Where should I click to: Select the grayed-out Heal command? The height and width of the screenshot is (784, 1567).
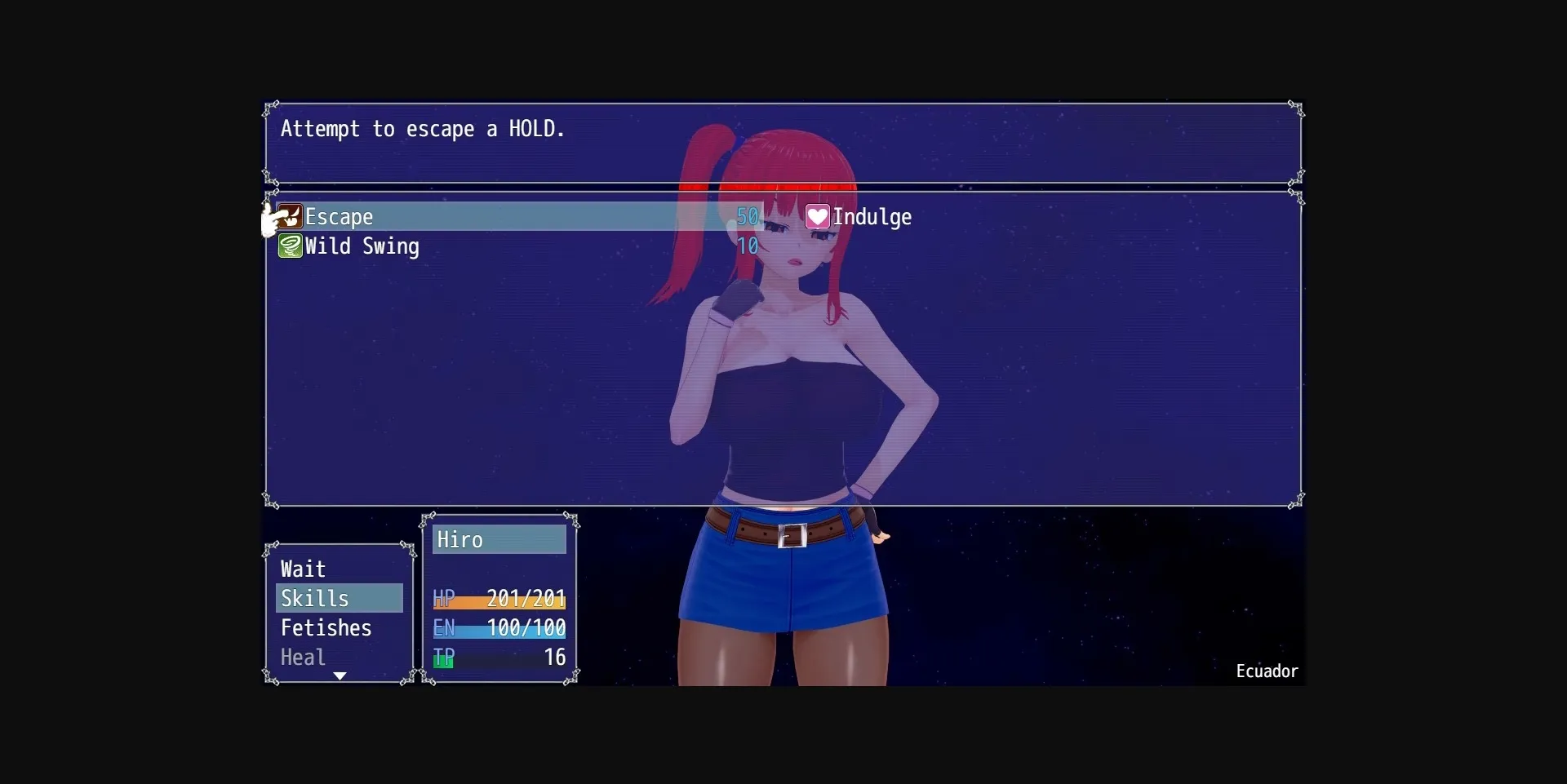[x=302, y=657]
